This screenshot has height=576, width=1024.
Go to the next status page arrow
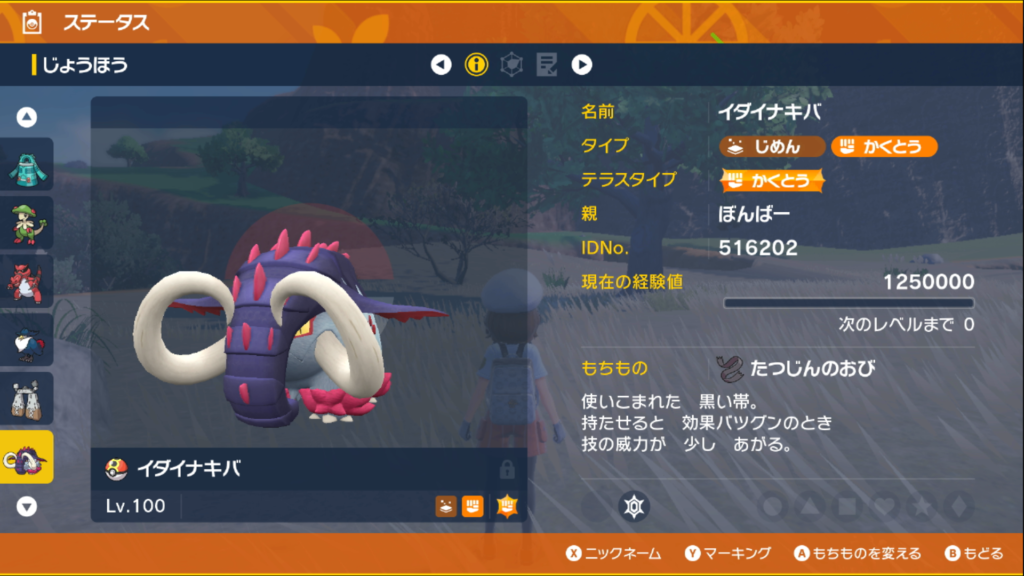582,65
